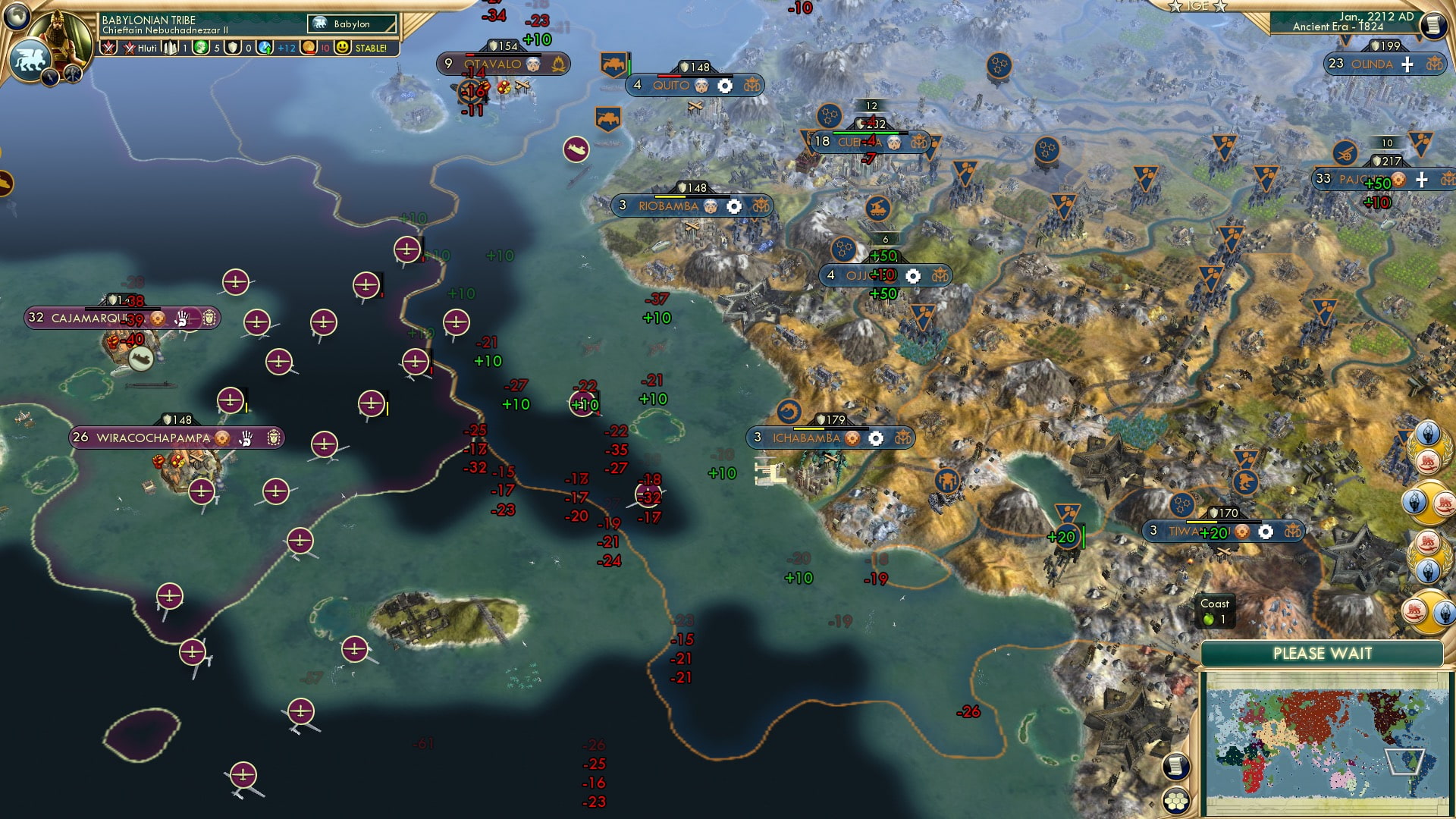Click the hexagon grid icon beside the minimap
This screenshot has height=819, width=1456.
pyautogui.click(x=1175, y=800)
